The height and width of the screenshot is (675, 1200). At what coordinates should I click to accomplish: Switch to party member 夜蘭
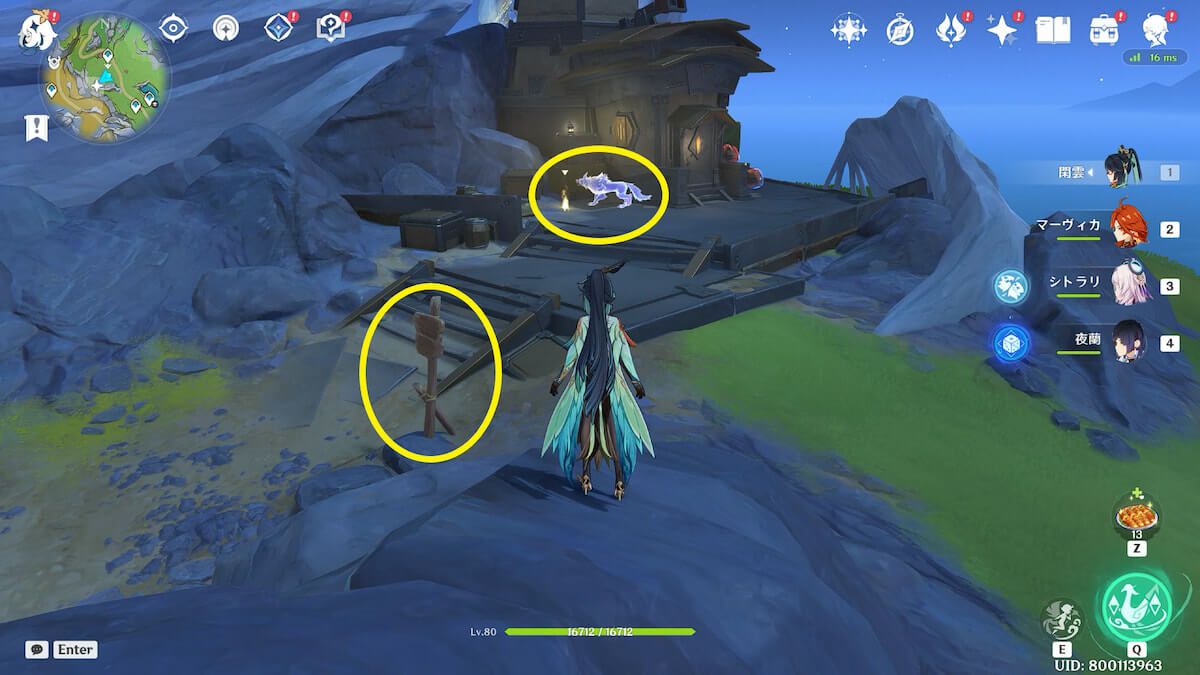1125,343
